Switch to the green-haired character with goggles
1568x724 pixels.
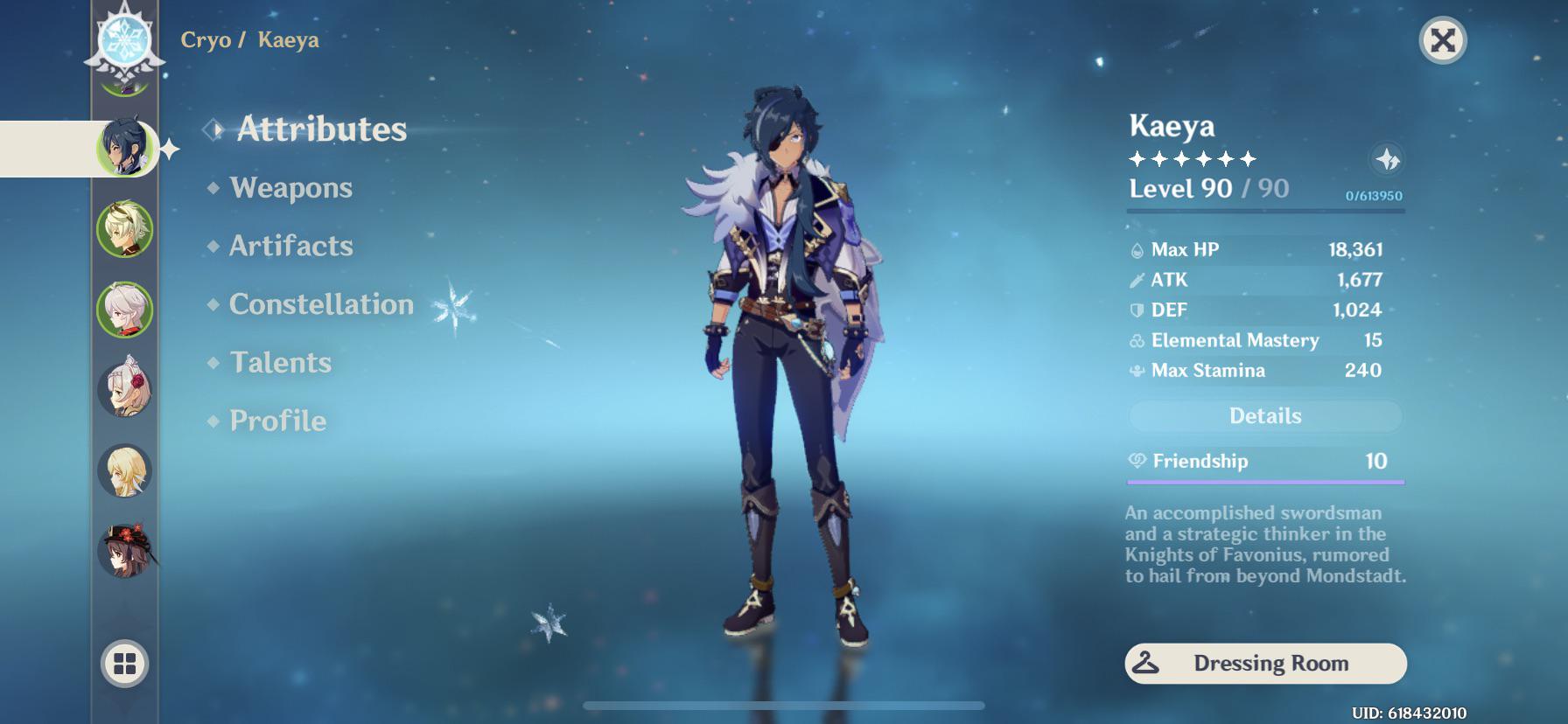[124, 229]
